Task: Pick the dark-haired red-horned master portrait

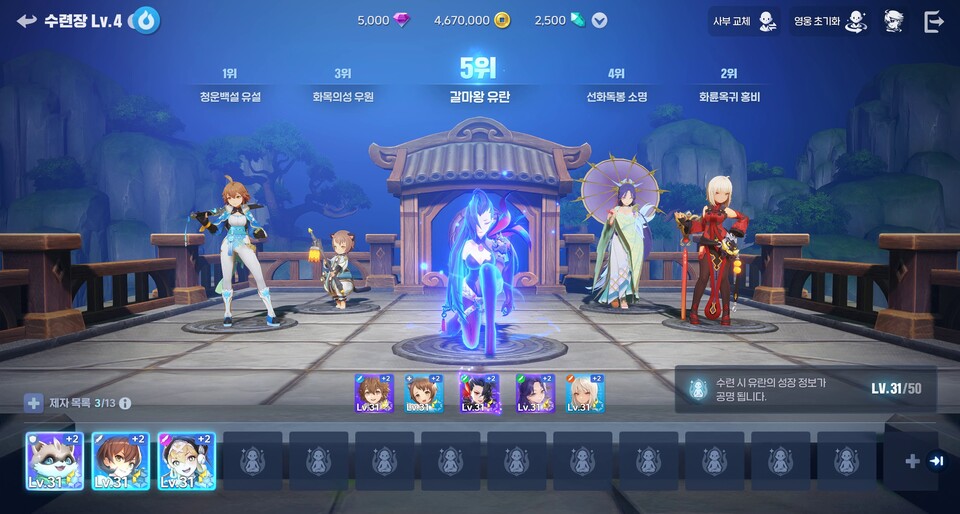Action: (478, 394)
